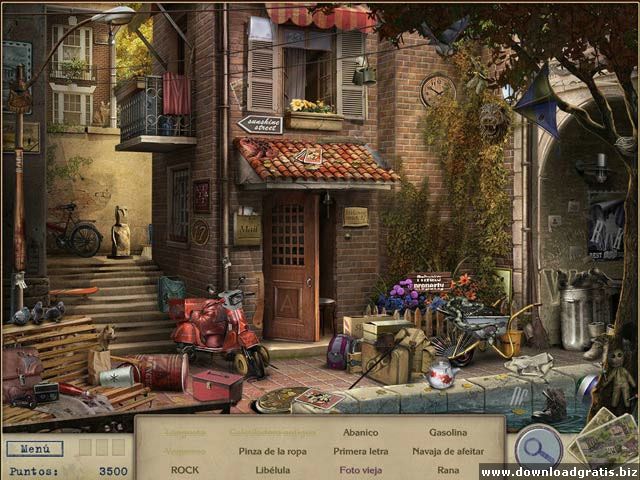Select the highlighted Foto vieja entry
Image resolution: width=640 pixels, height=480 pixels.
click(360, 469)
